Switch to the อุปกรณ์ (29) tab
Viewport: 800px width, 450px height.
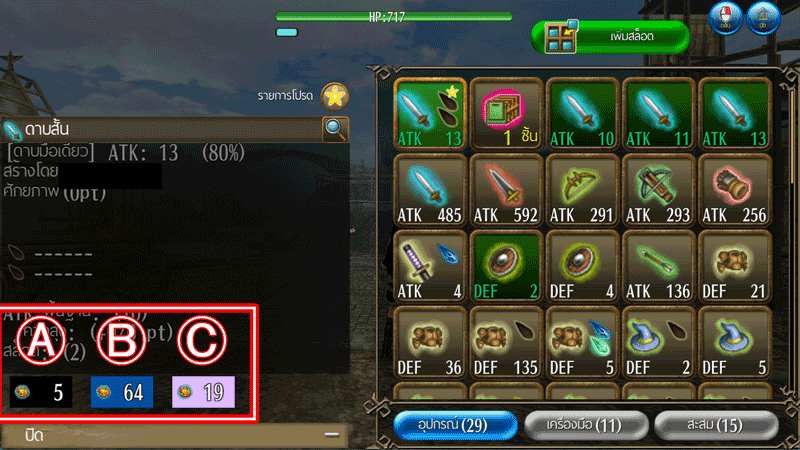coord(455,425)
